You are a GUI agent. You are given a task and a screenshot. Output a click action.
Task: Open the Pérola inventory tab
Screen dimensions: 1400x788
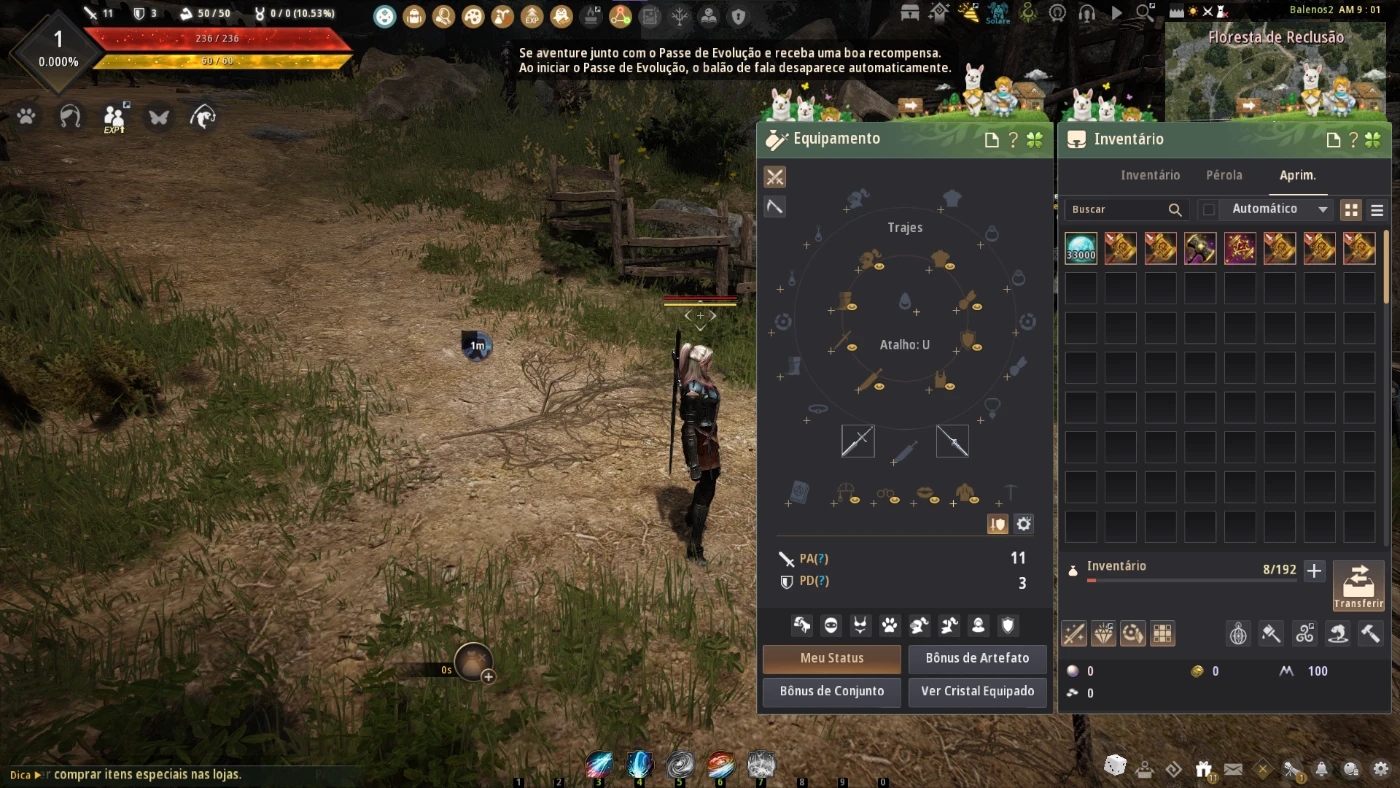[x=1224, y=175]
